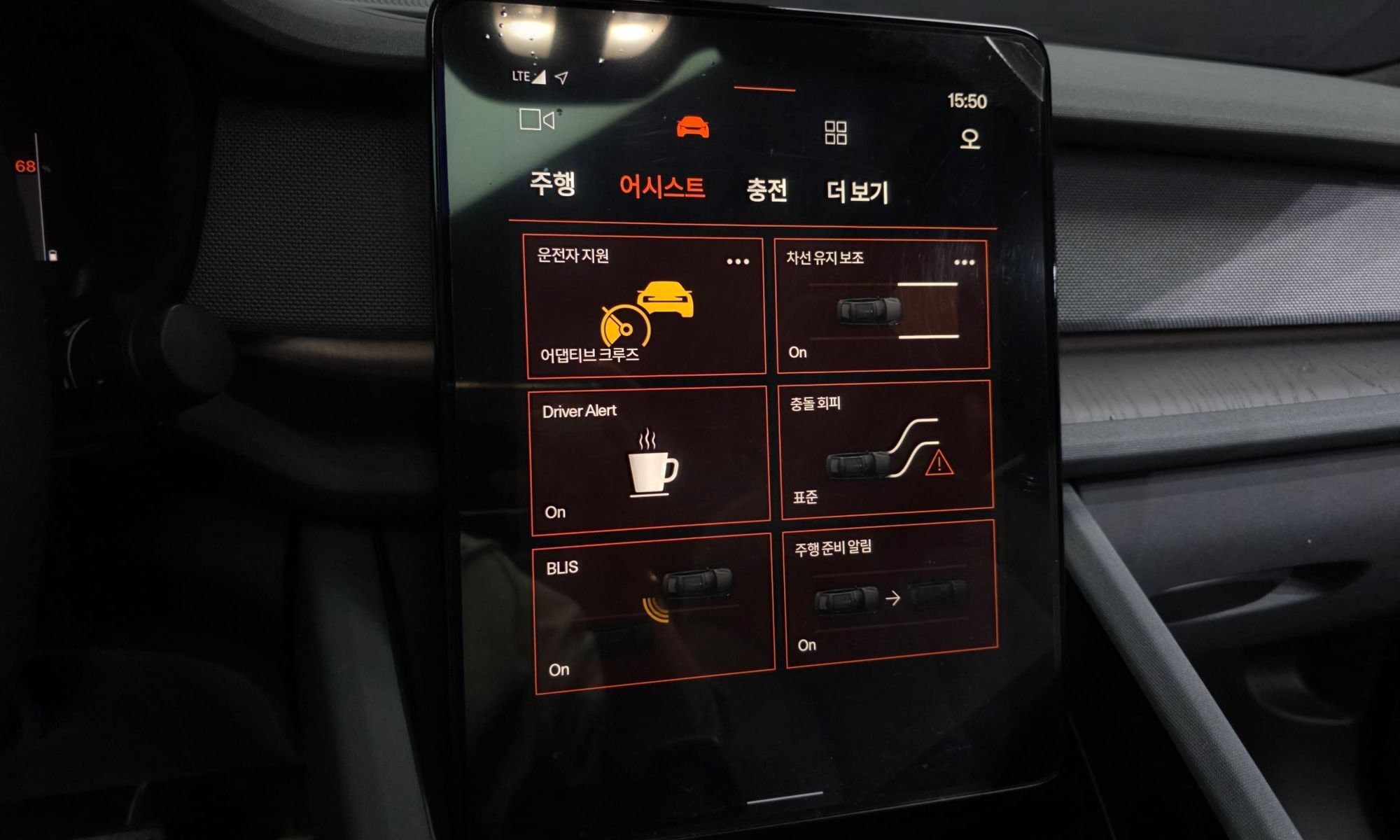Tap the orange car icon

click(x=693, y=127)
